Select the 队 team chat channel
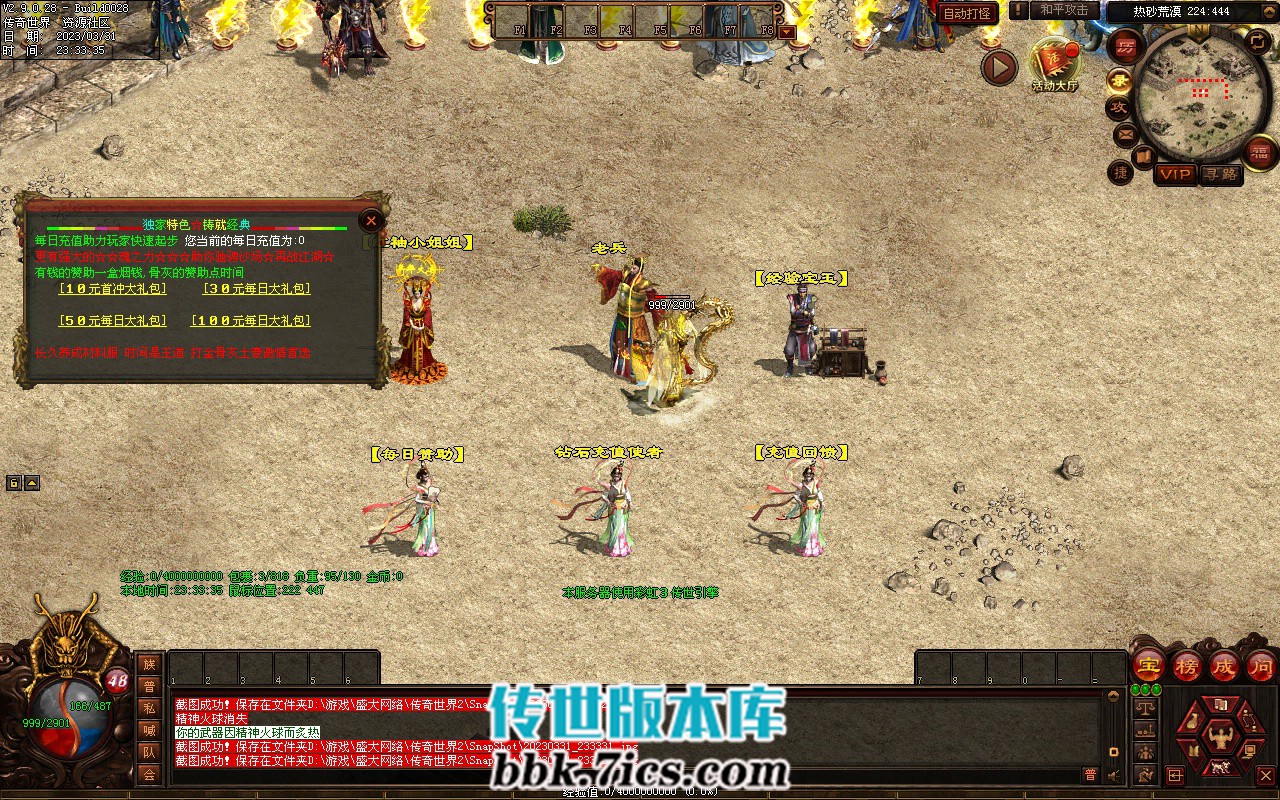Screen dimensions: 1280x800 (149, 752)
